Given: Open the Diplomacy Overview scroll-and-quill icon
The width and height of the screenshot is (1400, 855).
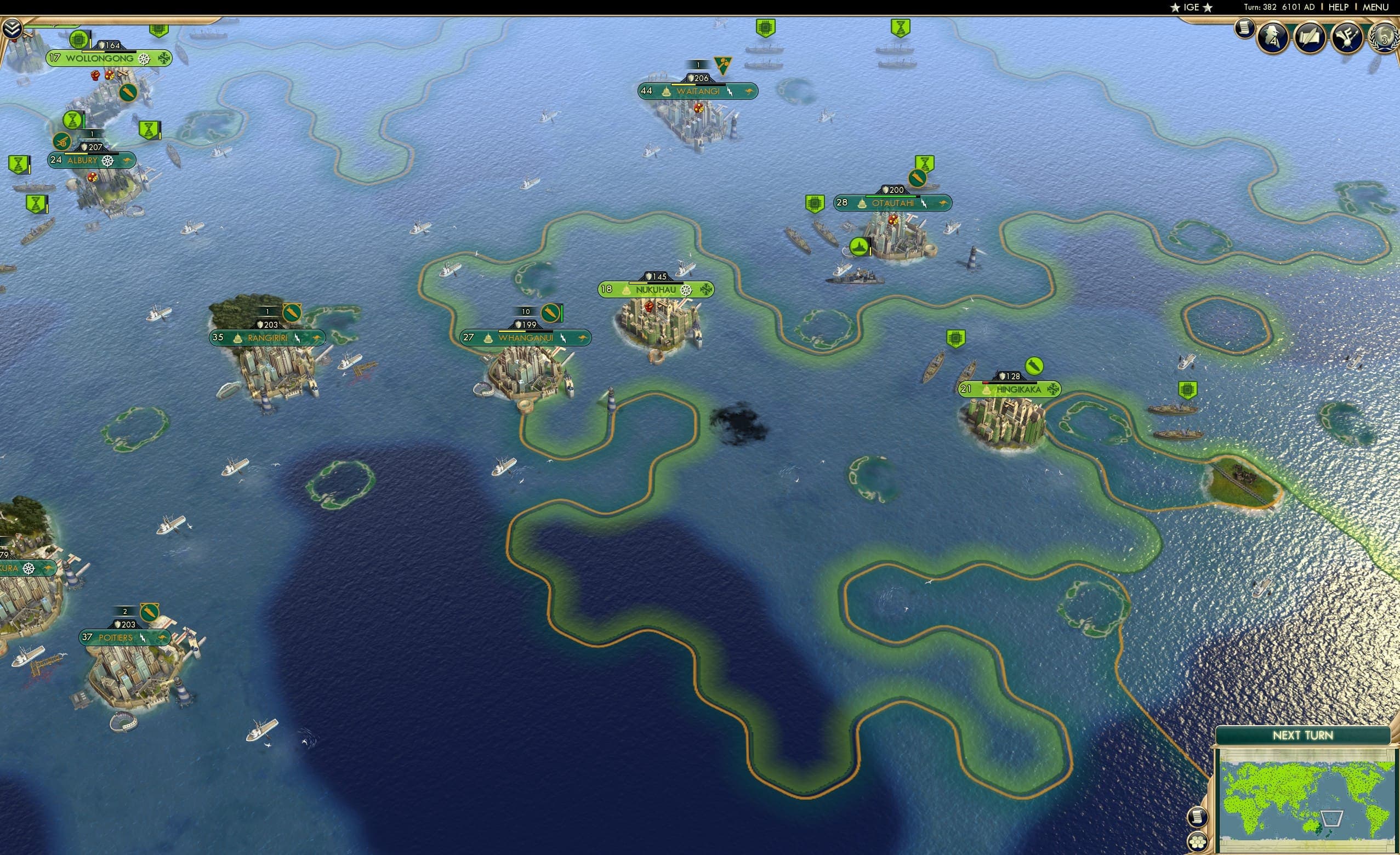Looking at the screenshot, I should pos(1309,36).
